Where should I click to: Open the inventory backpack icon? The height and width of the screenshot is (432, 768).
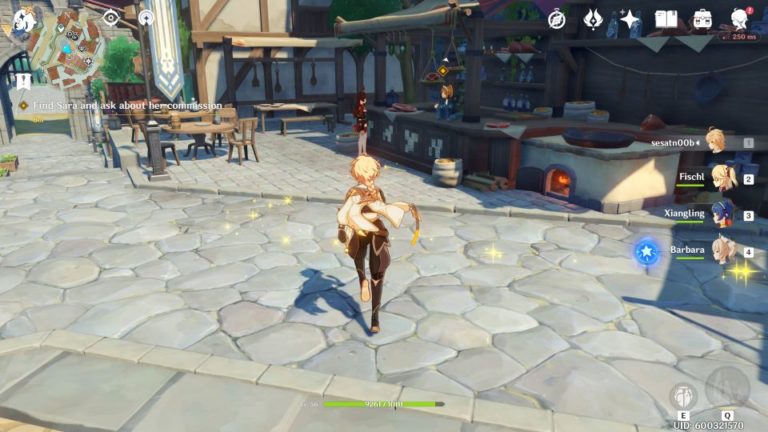tap(702, 19)
